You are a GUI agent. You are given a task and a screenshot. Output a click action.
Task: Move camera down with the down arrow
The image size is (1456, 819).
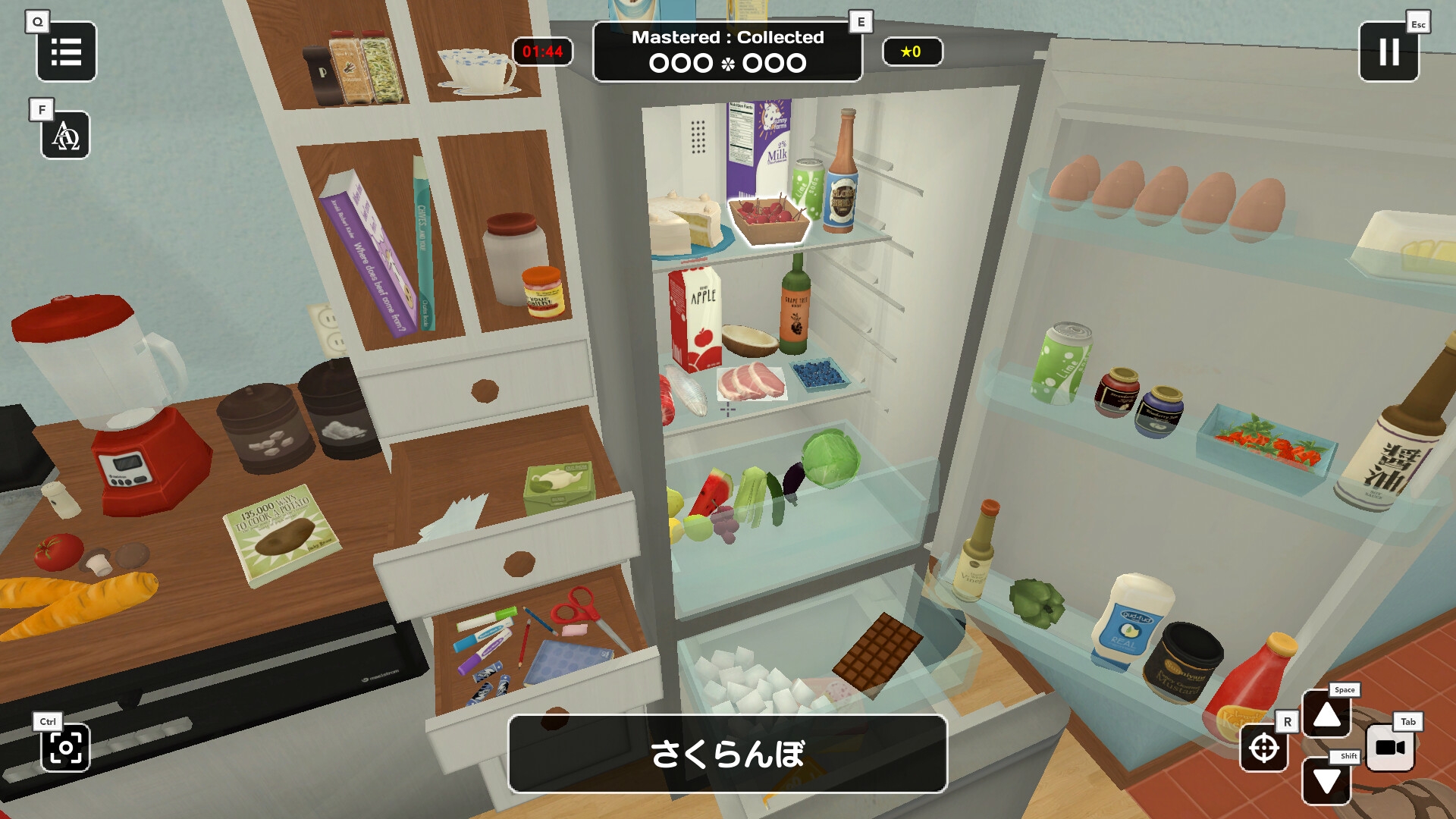pyautogui.click(x=1326, y=781)
